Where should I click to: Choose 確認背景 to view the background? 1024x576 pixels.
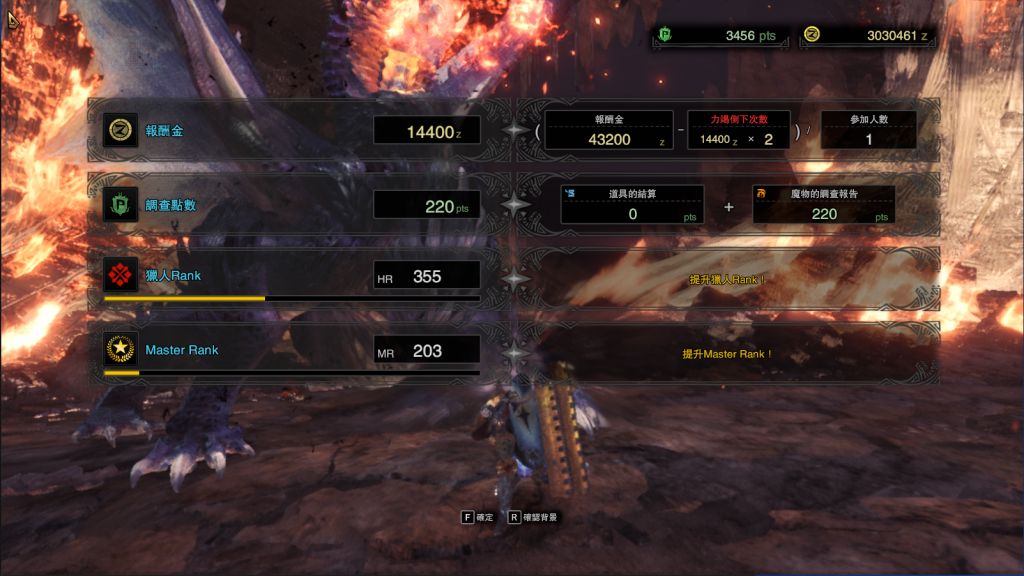coord(532,518)
